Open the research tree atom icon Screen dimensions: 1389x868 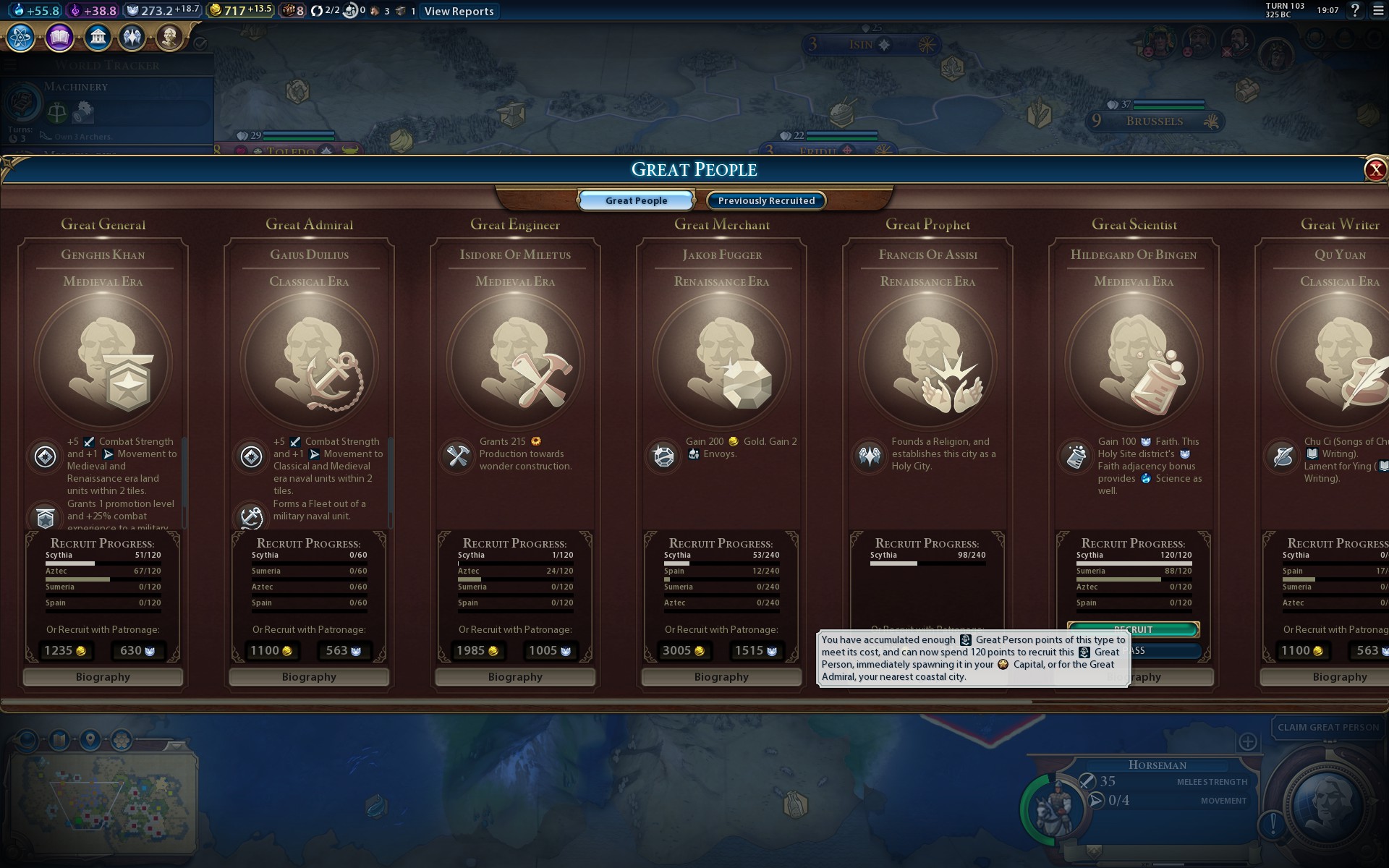[20, 37]
